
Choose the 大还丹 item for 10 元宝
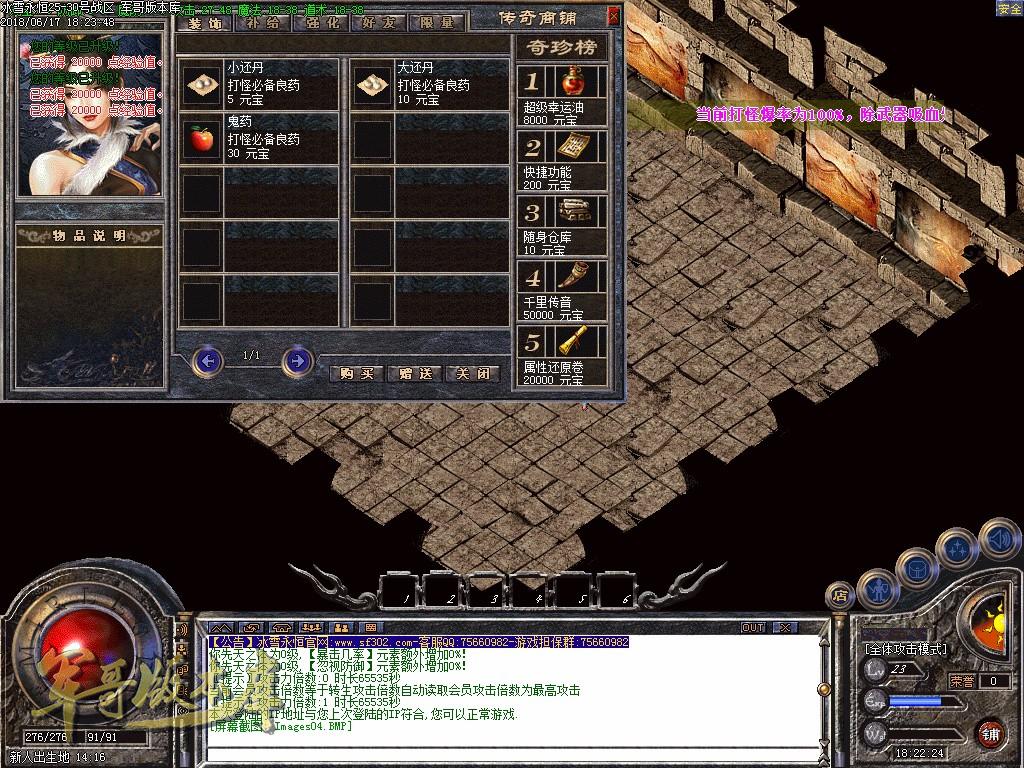373,85
